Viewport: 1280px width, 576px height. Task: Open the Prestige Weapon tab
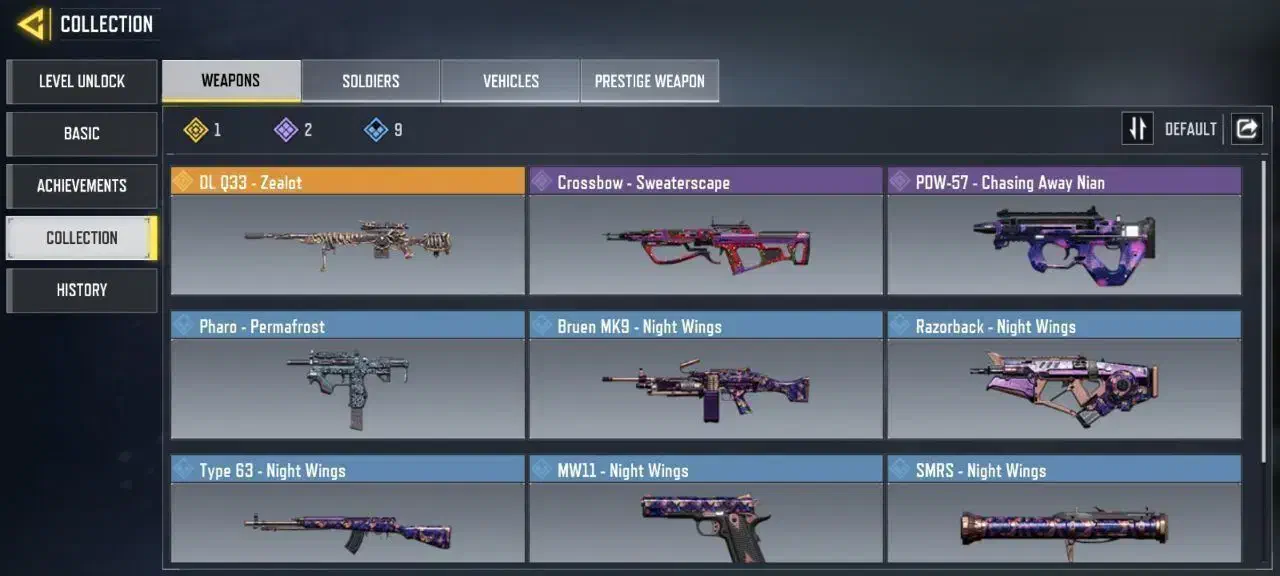(650, 81)
